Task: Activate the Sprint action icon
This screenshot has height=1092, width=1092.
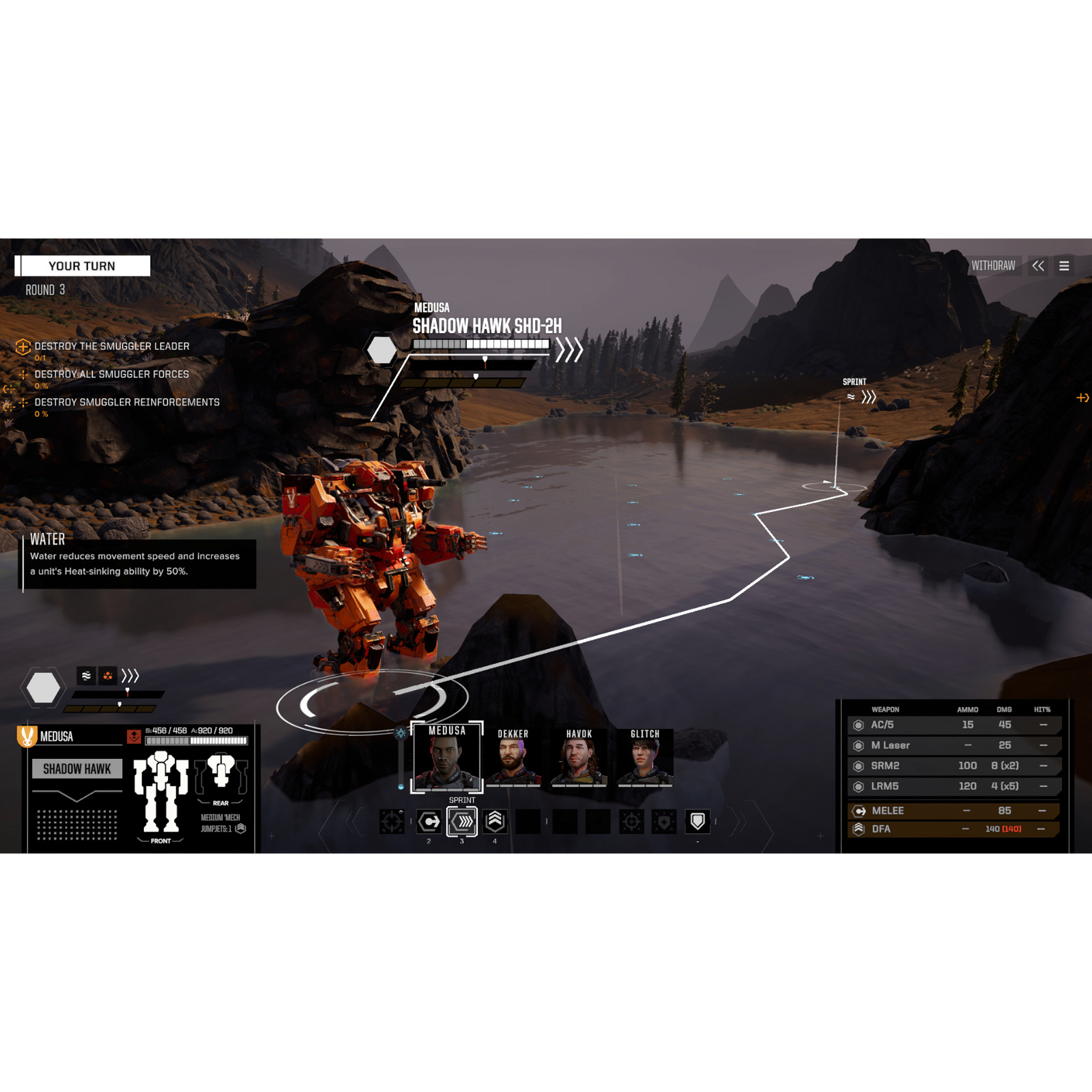Action: point(461,821)
